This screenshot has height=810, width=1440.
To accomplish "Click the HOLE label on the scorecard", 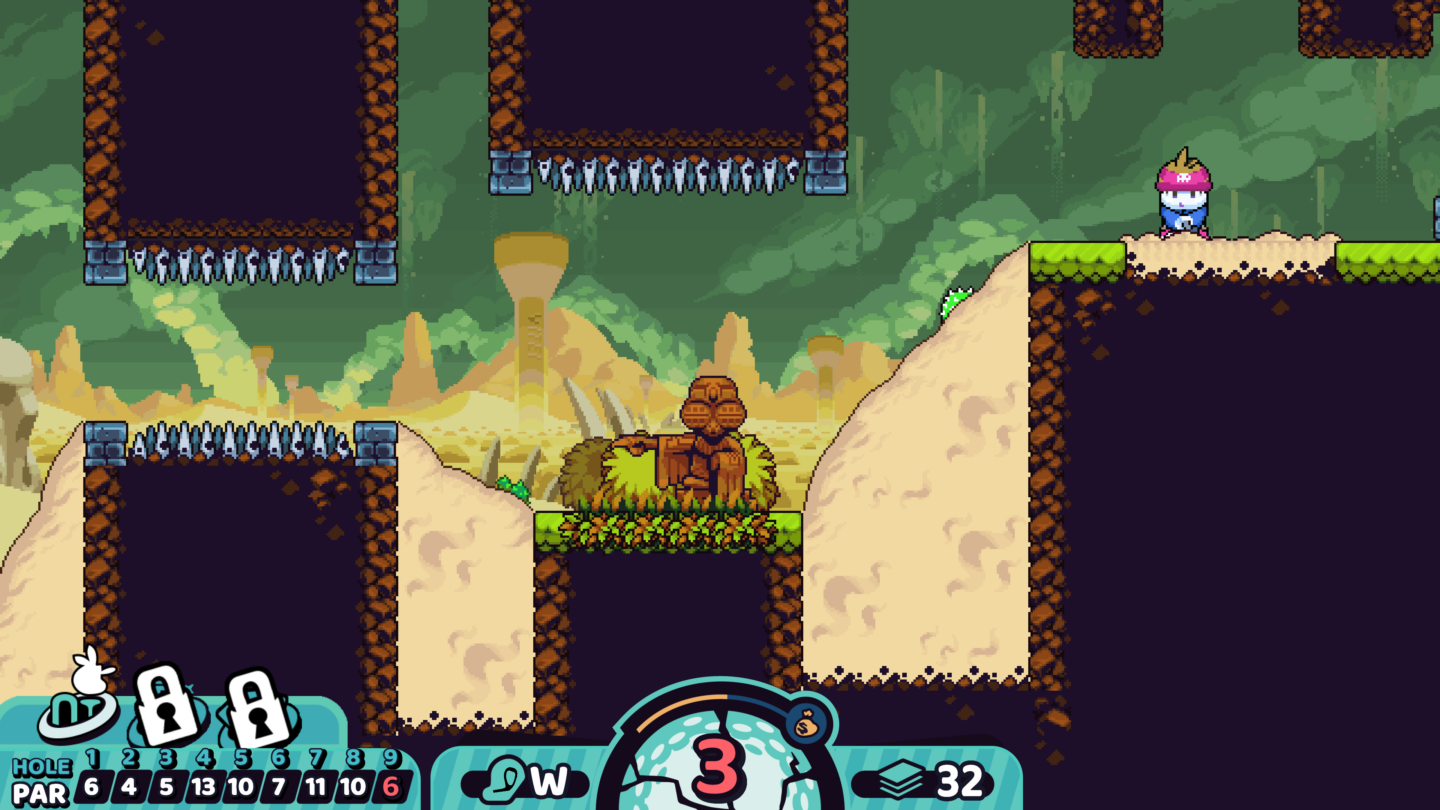I will pos(40,766).
